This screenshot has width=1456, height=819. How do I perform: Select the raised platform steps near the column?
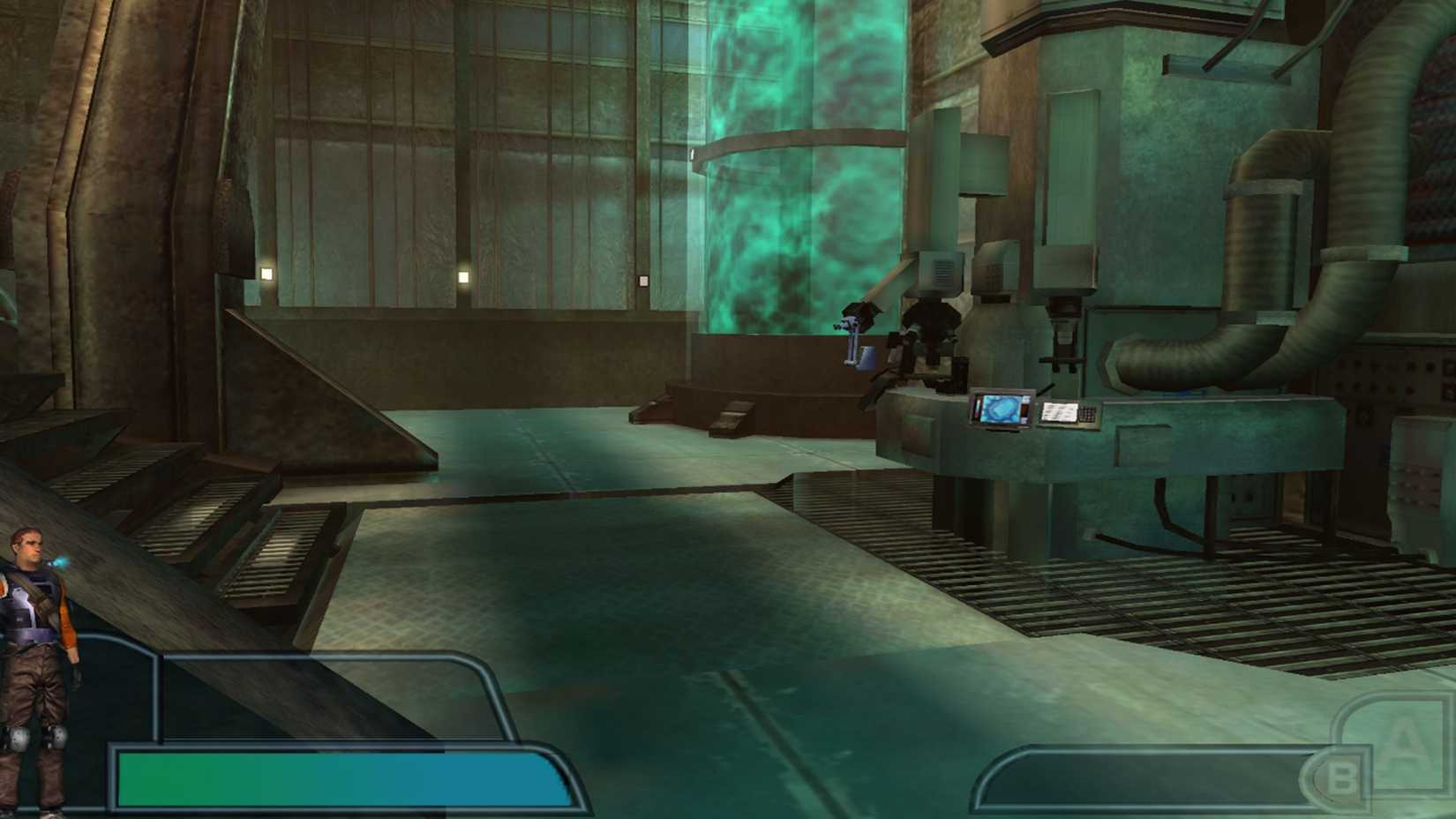pyautogui.click(x=732, y=415)
